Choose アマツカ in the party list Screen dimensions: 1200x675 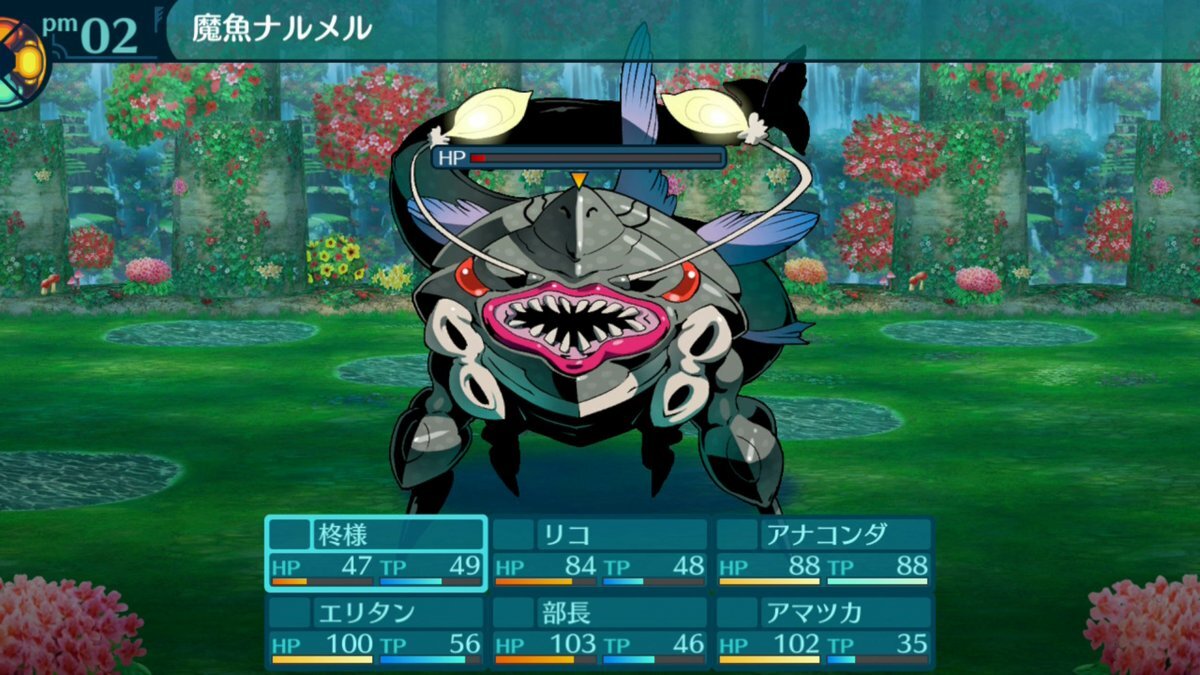tap(824, 631)
